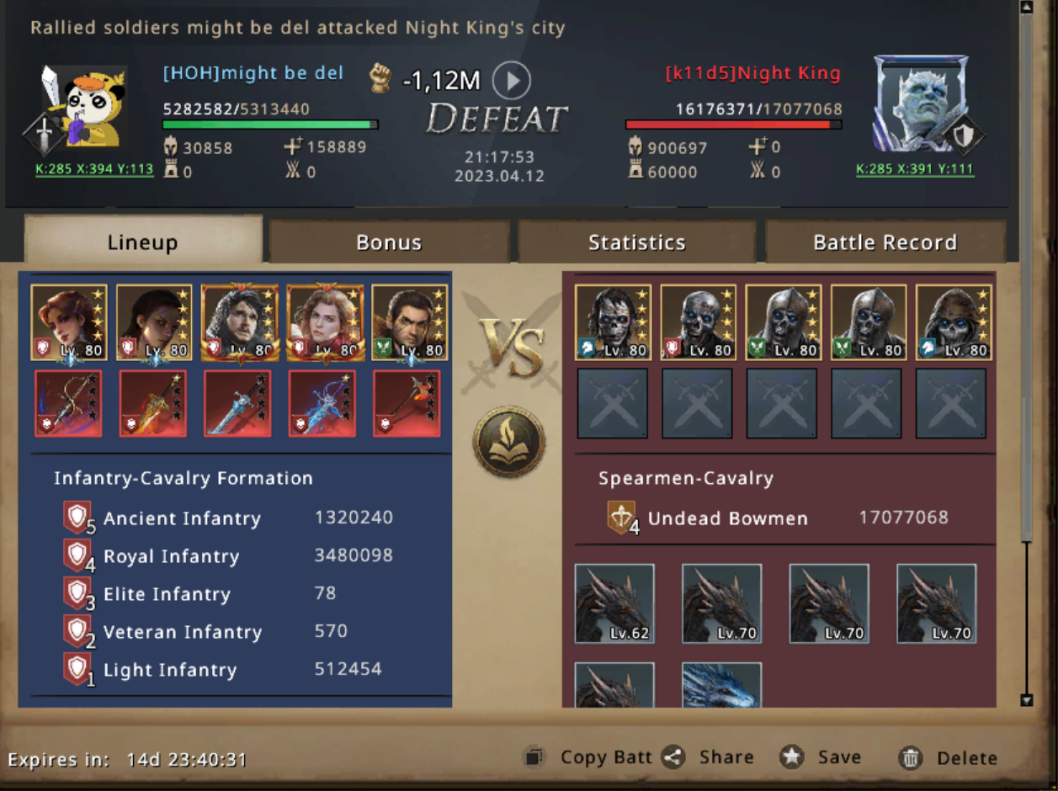Switch to the Bonus tab

[x=389, y=242]
